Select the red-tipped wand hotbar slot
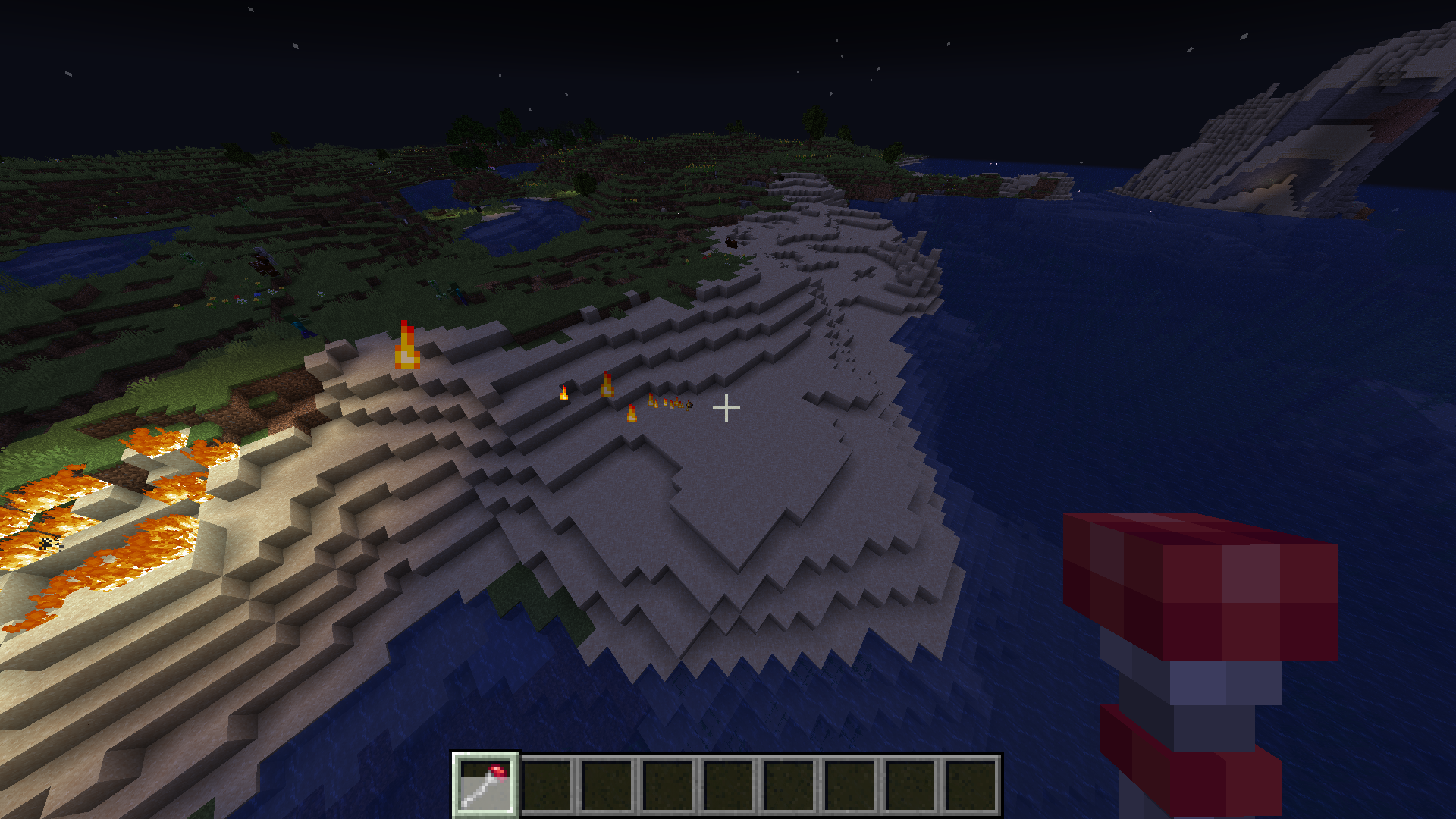The width and height of the screenshot is (1456, 819). 485,785
